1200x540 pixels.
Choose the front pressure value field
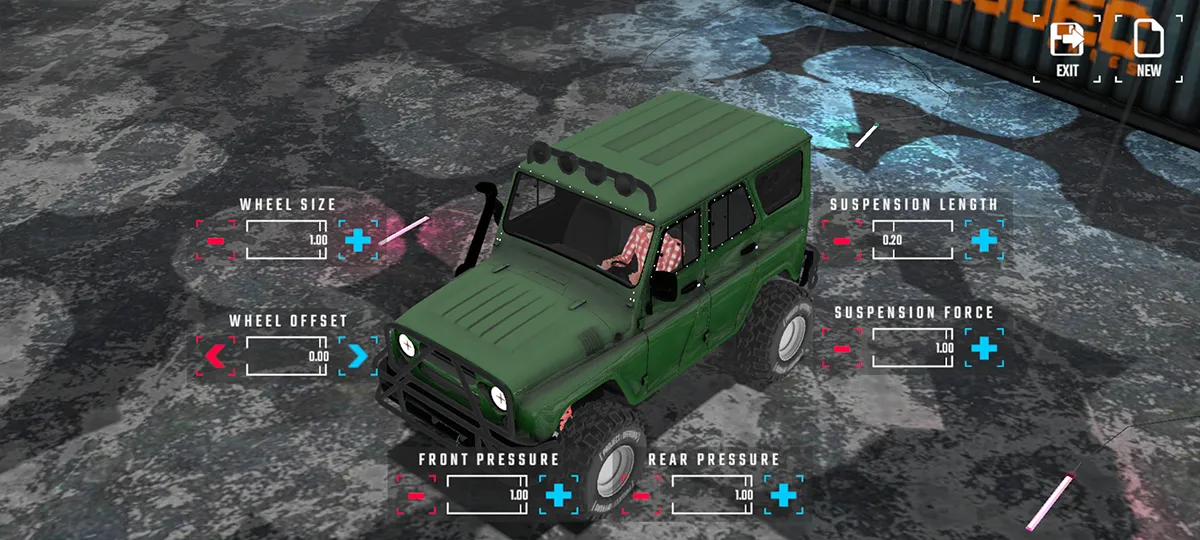pyautogui.click(x=488, y=495)
